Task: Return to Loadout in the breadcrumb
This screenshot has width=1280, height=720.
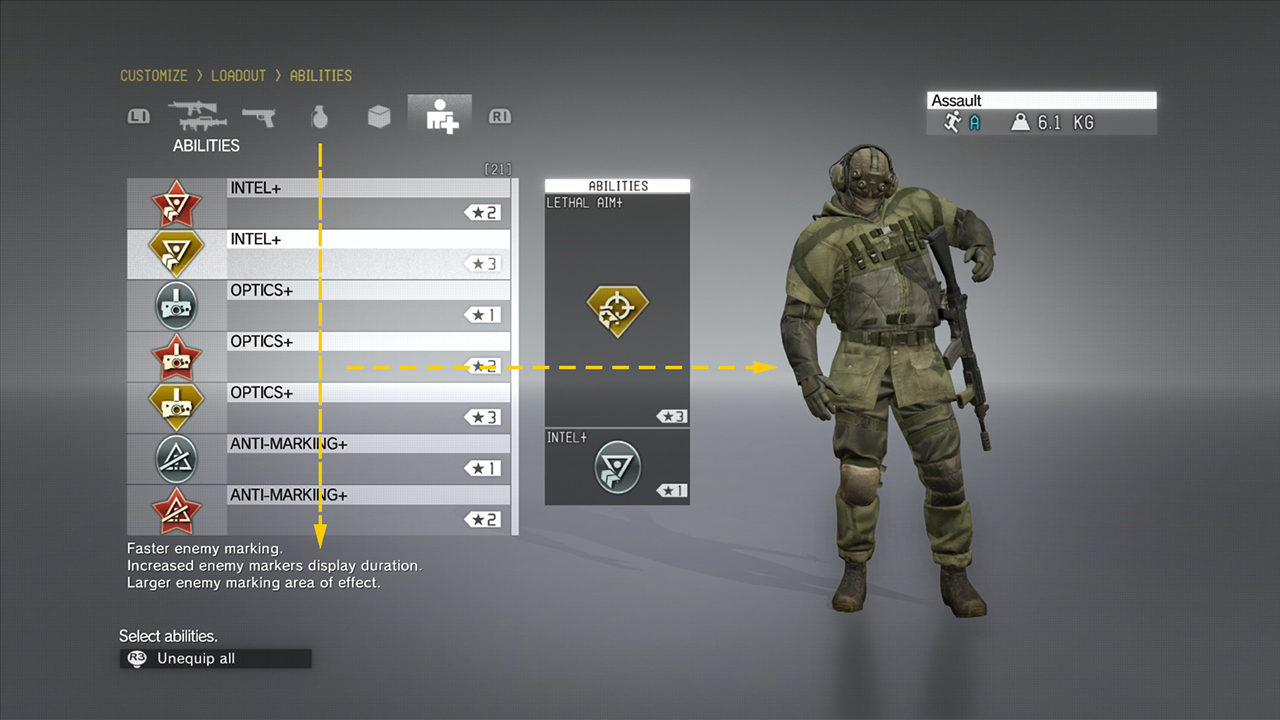Action: pyautogui.click(x=238, y=76)
